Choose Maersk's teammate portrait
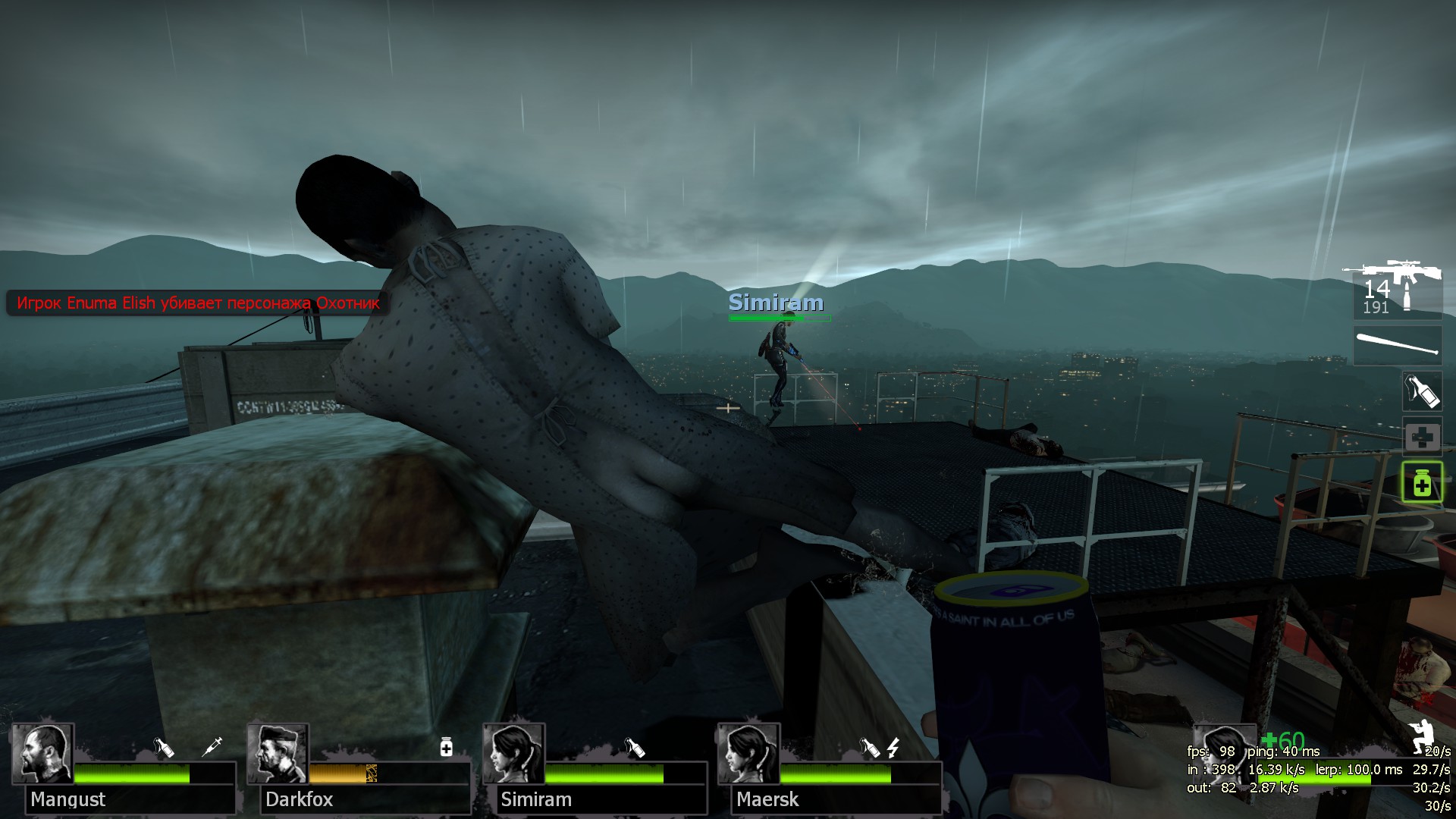The height and width of the screenshot is (819, 1456). 749,754
